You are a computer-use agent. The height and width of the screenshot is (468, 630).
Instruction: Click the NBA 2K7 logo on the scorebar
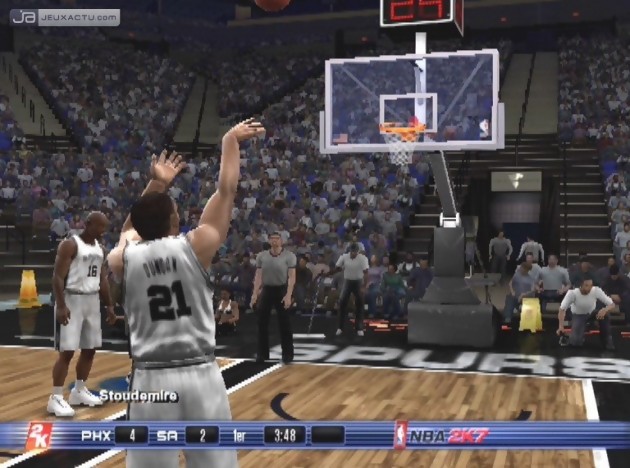click(442, 435)
